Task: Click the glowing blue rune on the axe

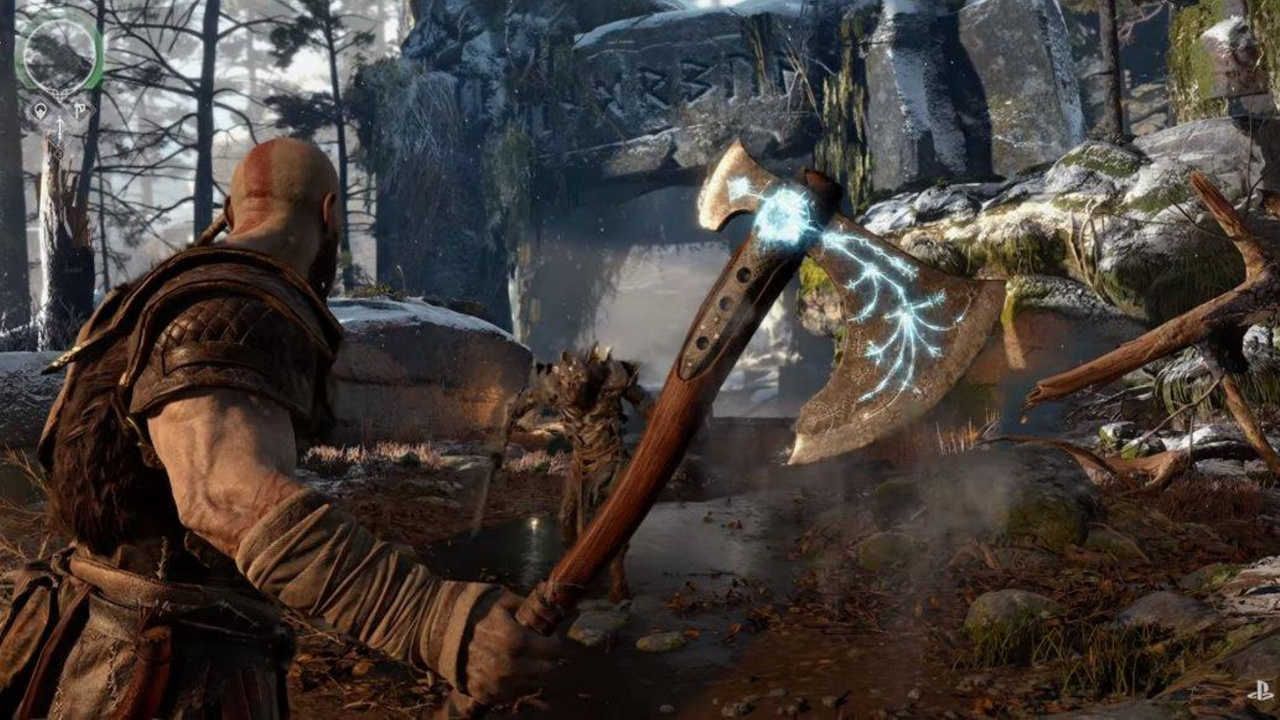Action: [x=780, y=210]
